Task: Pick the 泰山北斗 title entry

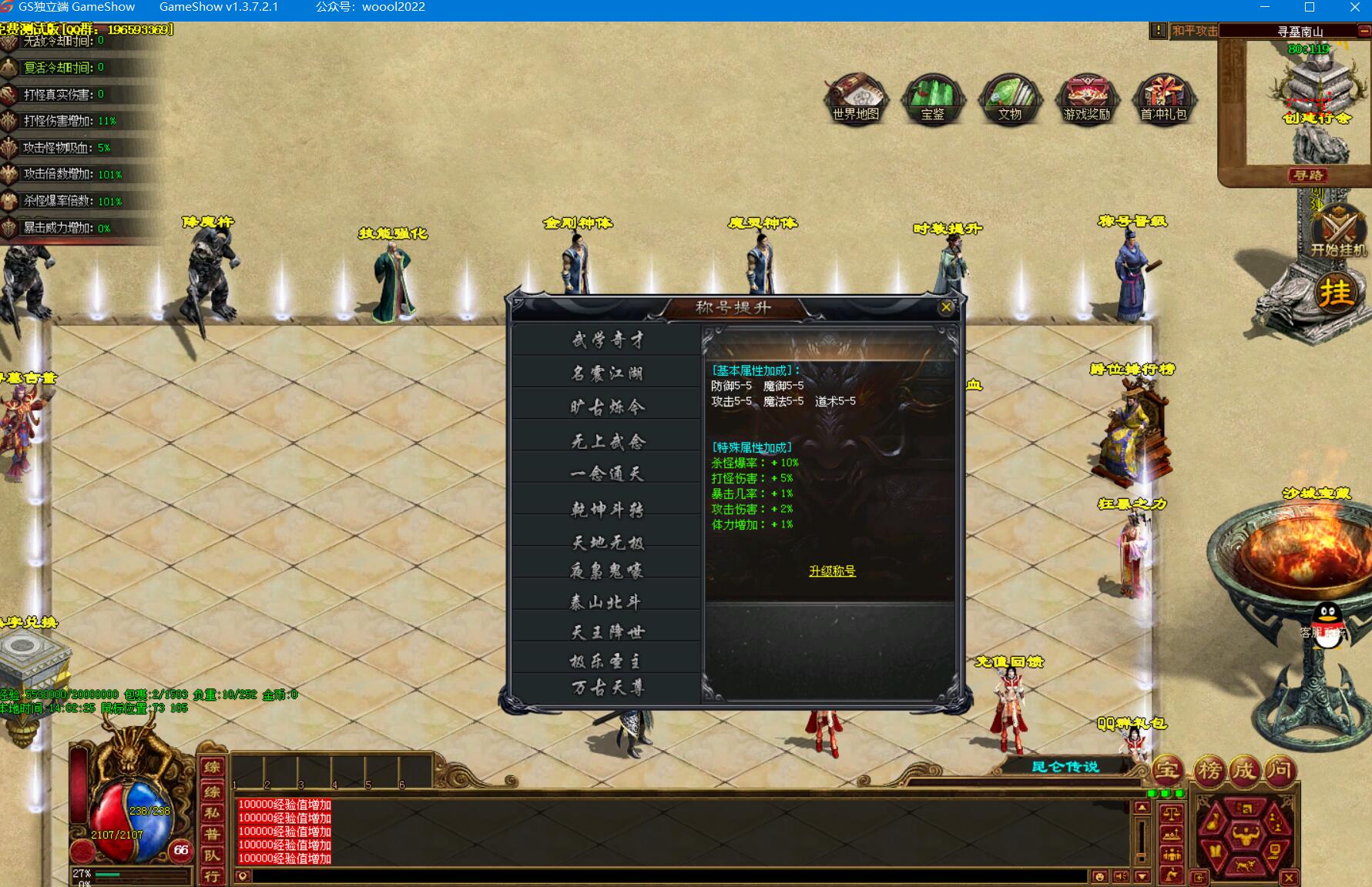Action: (x=607, y=602)
